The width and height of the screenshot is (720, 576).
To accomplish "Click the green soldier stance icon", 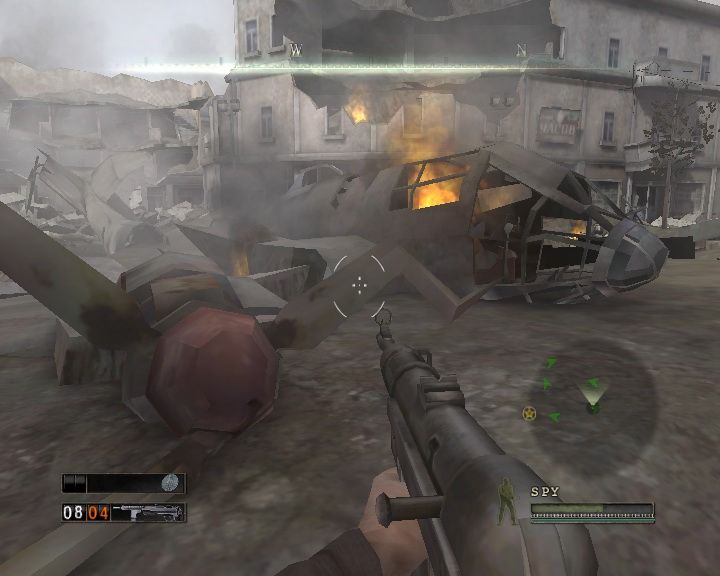I will click(x=508, y=502).
